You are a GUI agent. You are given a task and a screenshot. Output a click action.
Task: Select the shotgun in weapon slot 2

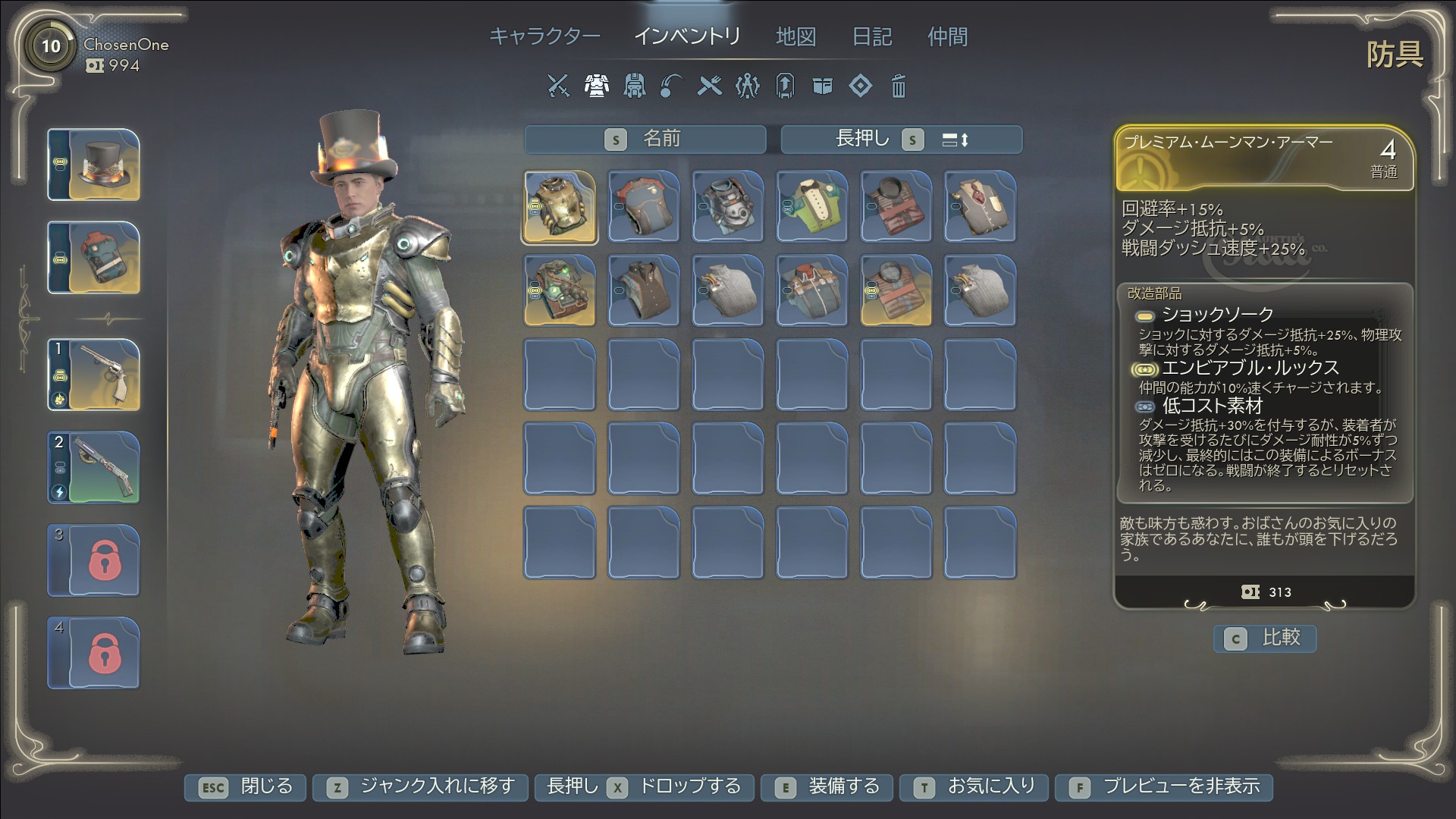tap(94, 467)
